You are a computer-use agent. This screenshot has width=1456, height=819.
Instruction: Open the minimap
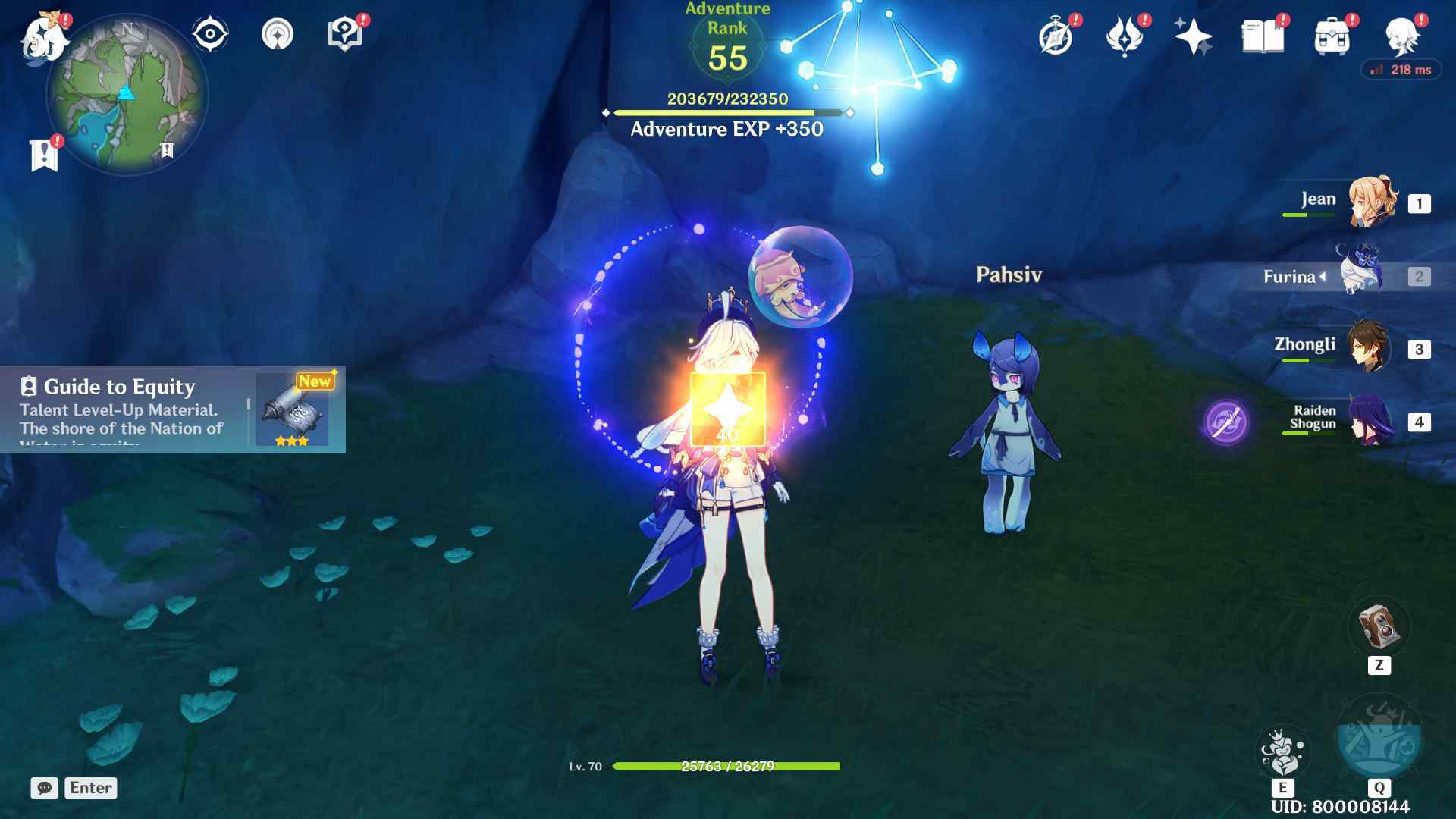pos(127,95)
